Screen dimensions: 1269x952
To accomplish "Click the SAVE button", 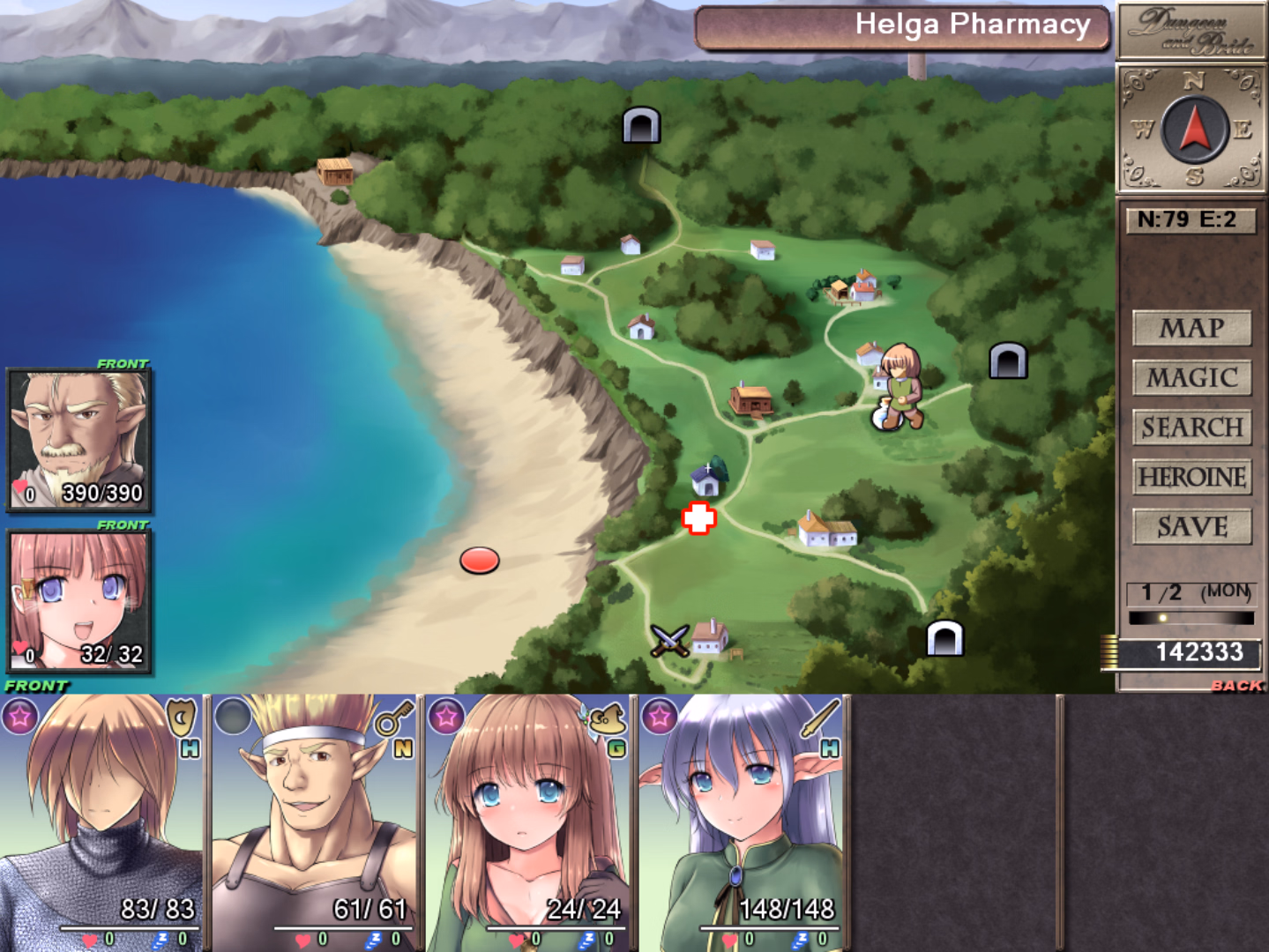I will click(1191, 527).
